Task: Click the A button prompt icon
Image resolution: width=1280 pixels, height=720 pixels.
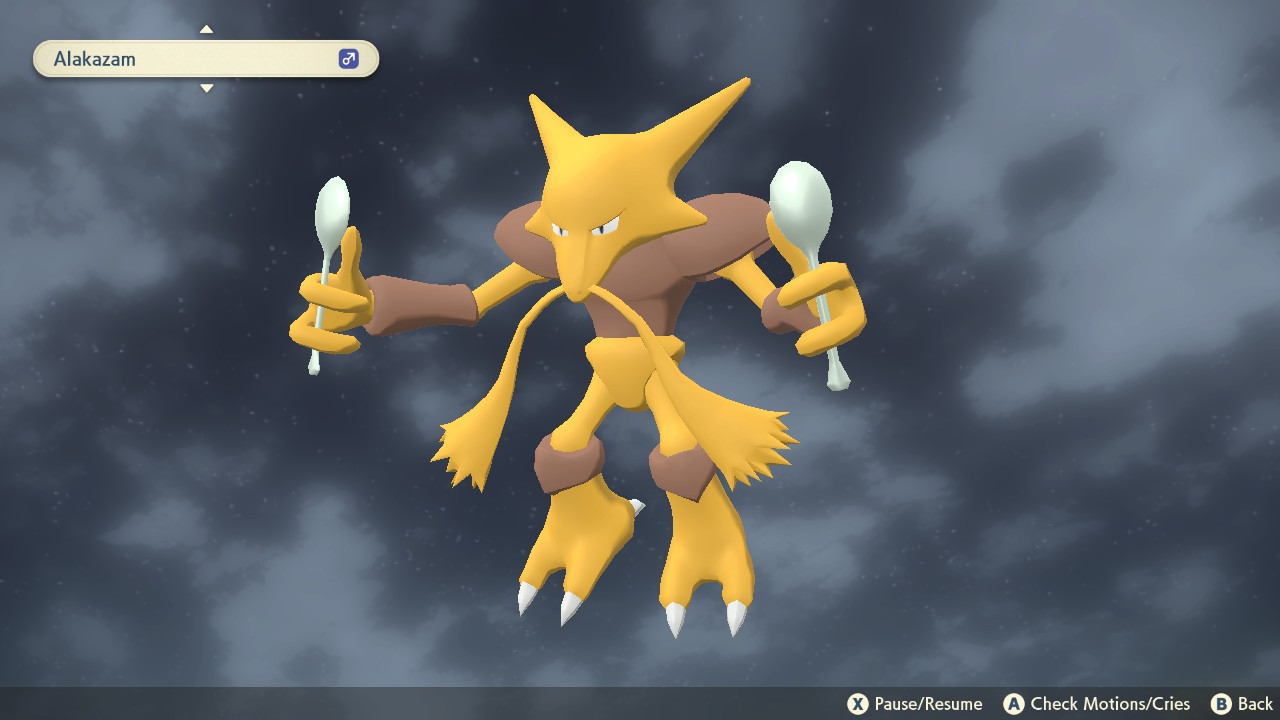Action: 1016,703
